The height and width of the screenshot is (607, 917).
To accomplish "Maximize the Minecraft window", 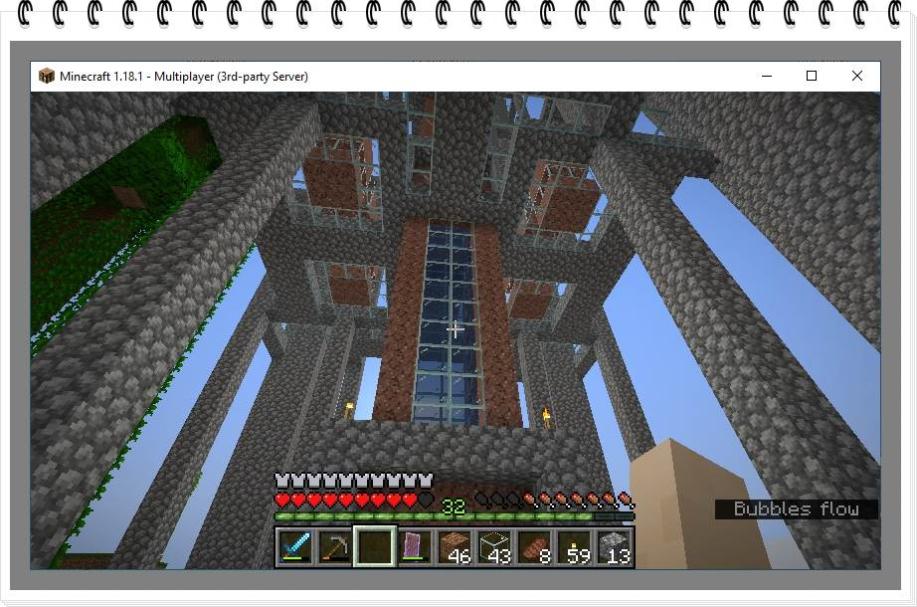I will coord(812,76).
